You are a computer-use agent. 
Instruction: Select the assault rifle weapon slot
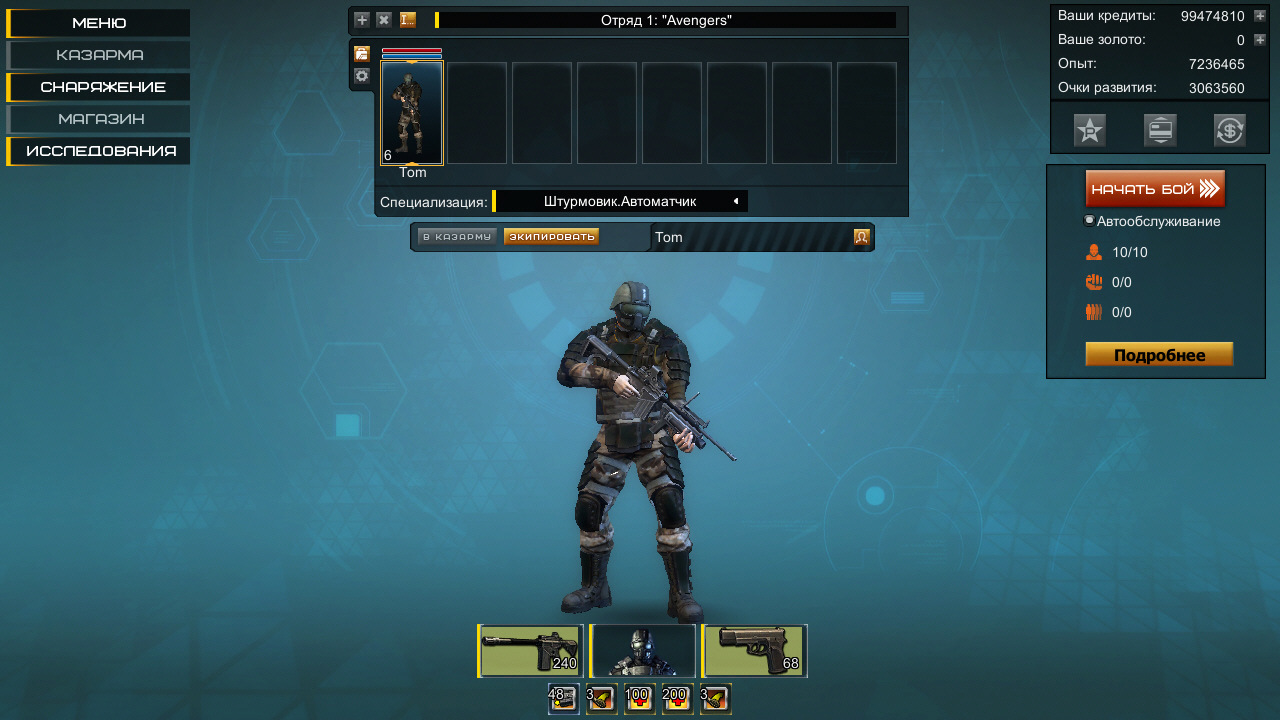[531, 651]
